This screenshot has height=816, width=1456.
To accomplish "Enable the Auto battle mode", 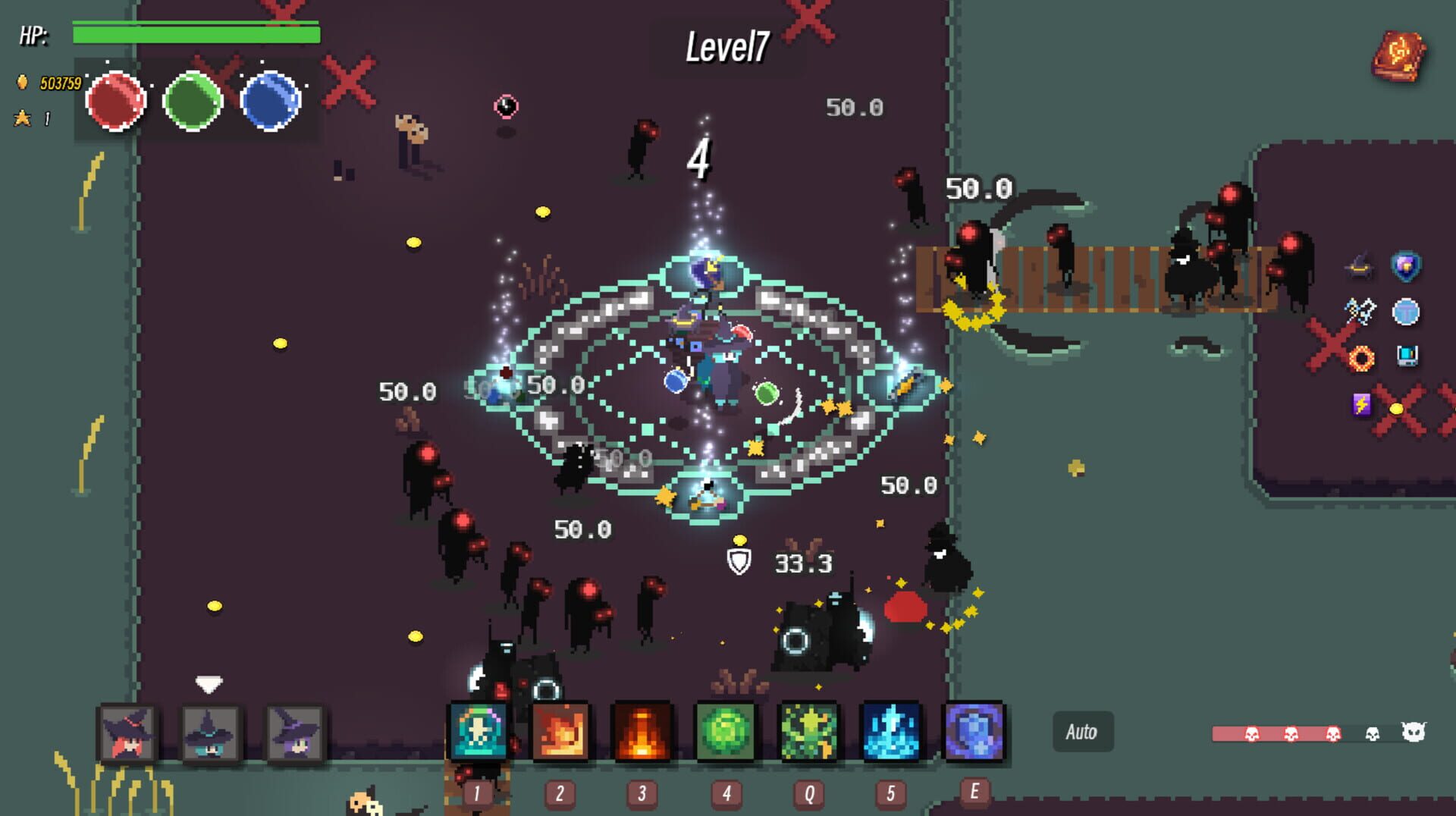I will pyautogui.click(x=1082, y=731).
